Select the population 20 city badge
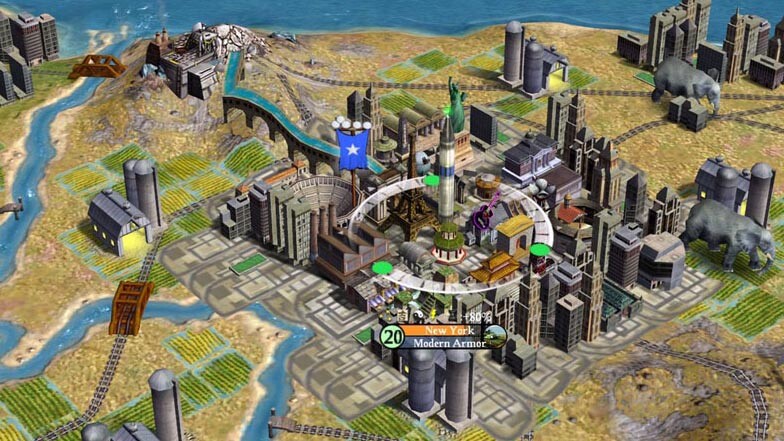The image size is (784, 441). click(392, 337)
